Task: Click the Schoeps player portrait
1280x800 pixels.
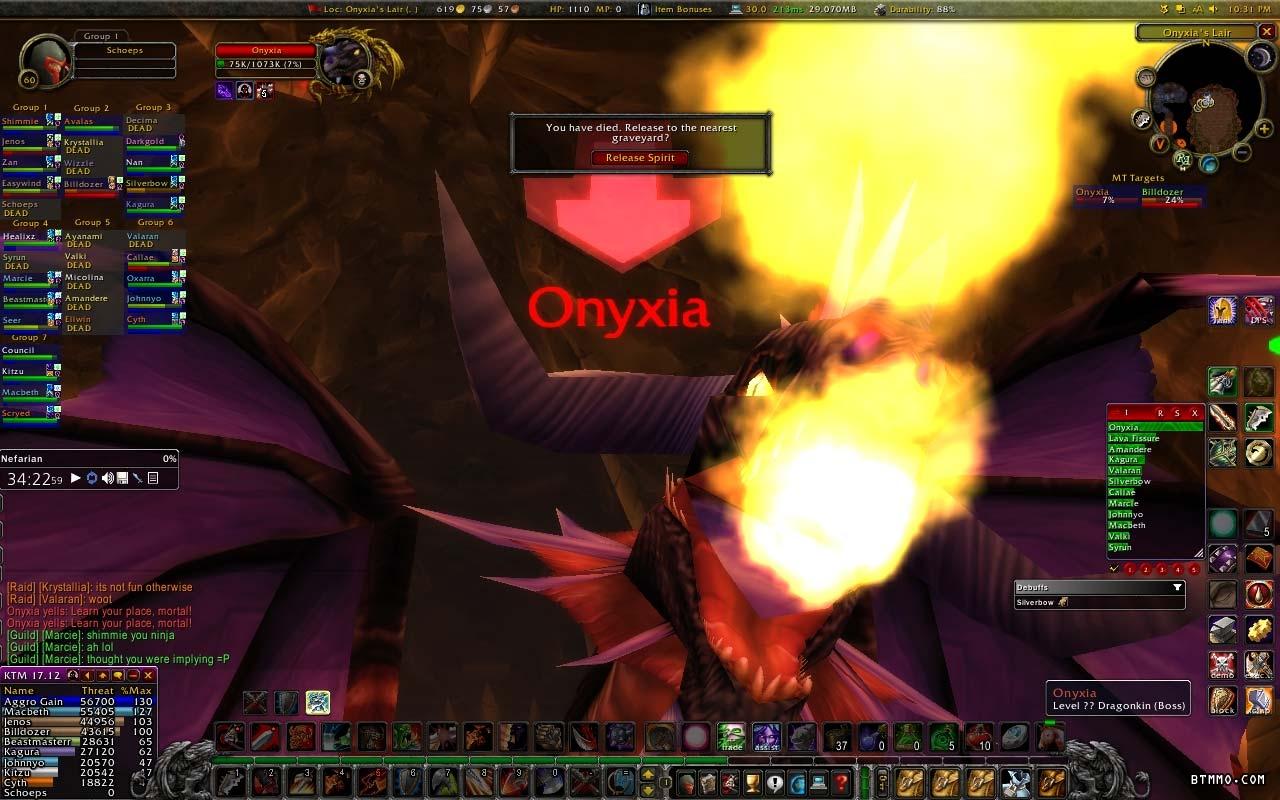Action: (46, 62)
